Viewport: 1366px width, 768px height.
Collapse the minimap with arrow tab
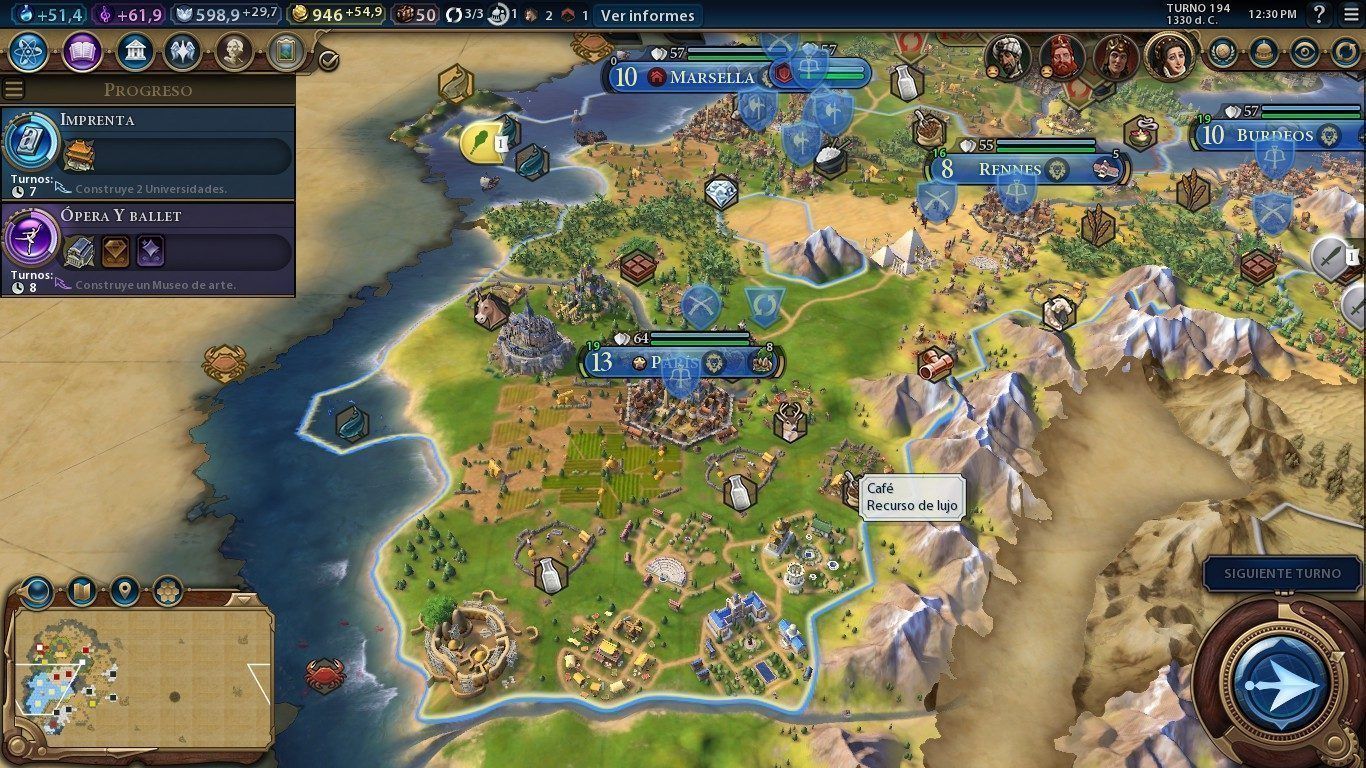tap(241, 600)
